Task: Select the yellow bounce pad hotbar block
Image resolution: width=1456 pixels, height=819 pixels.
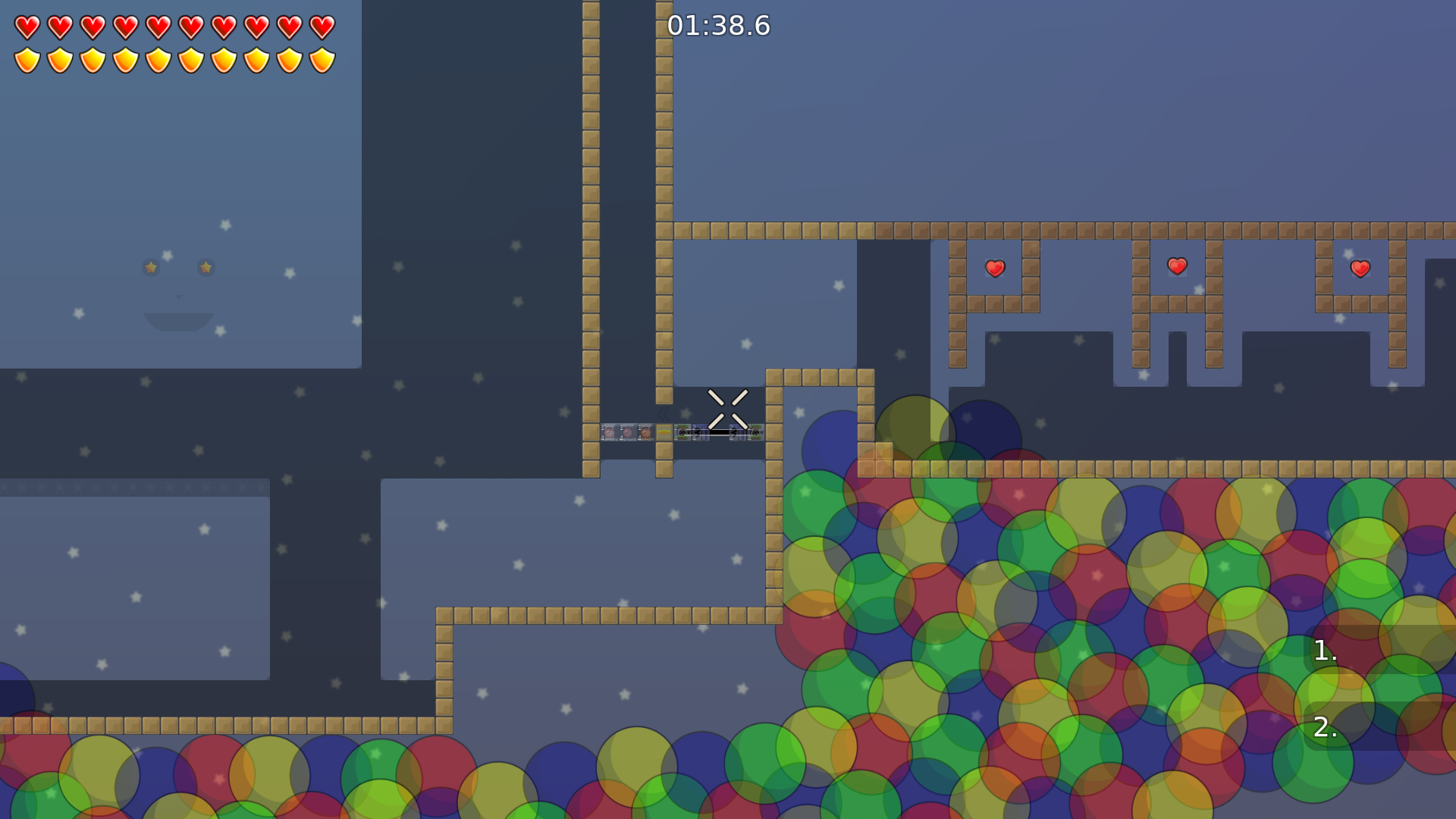Action: pos(664,433)
